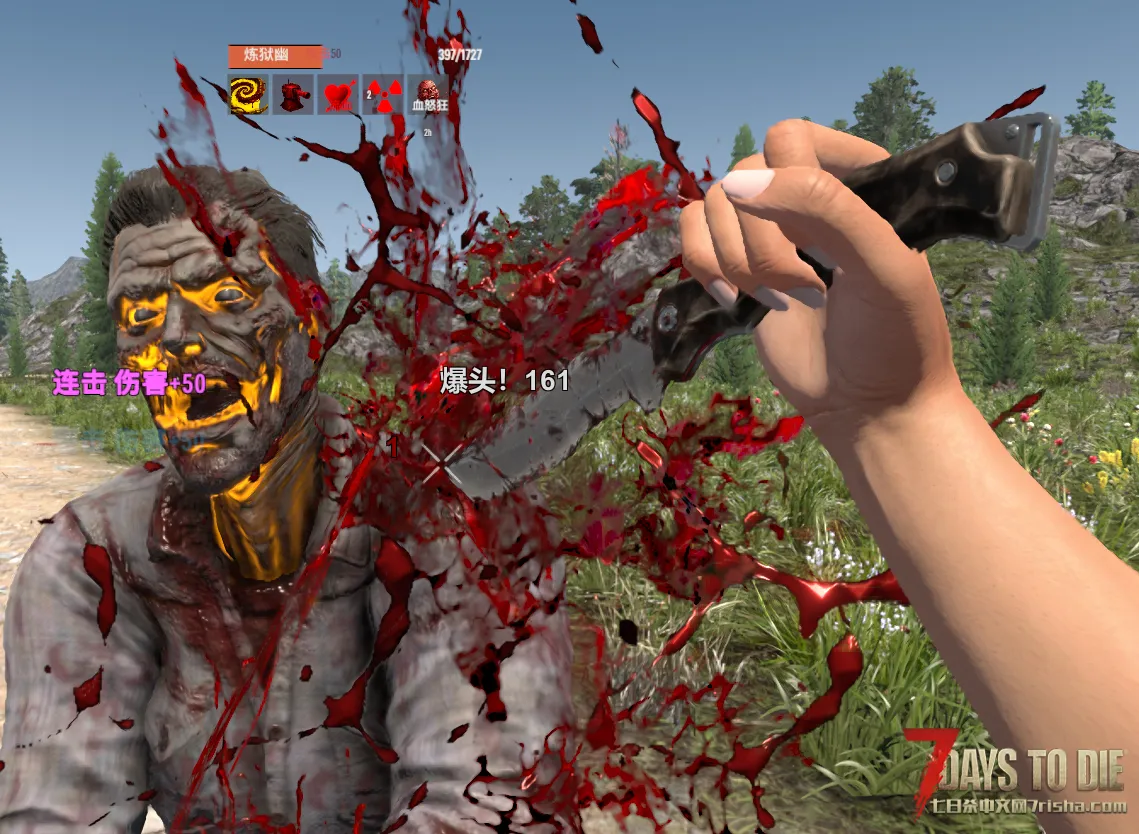The image size is (1139, 834).
Task: Select the red radiation symbol icon
Action: (x=383, y=95)
